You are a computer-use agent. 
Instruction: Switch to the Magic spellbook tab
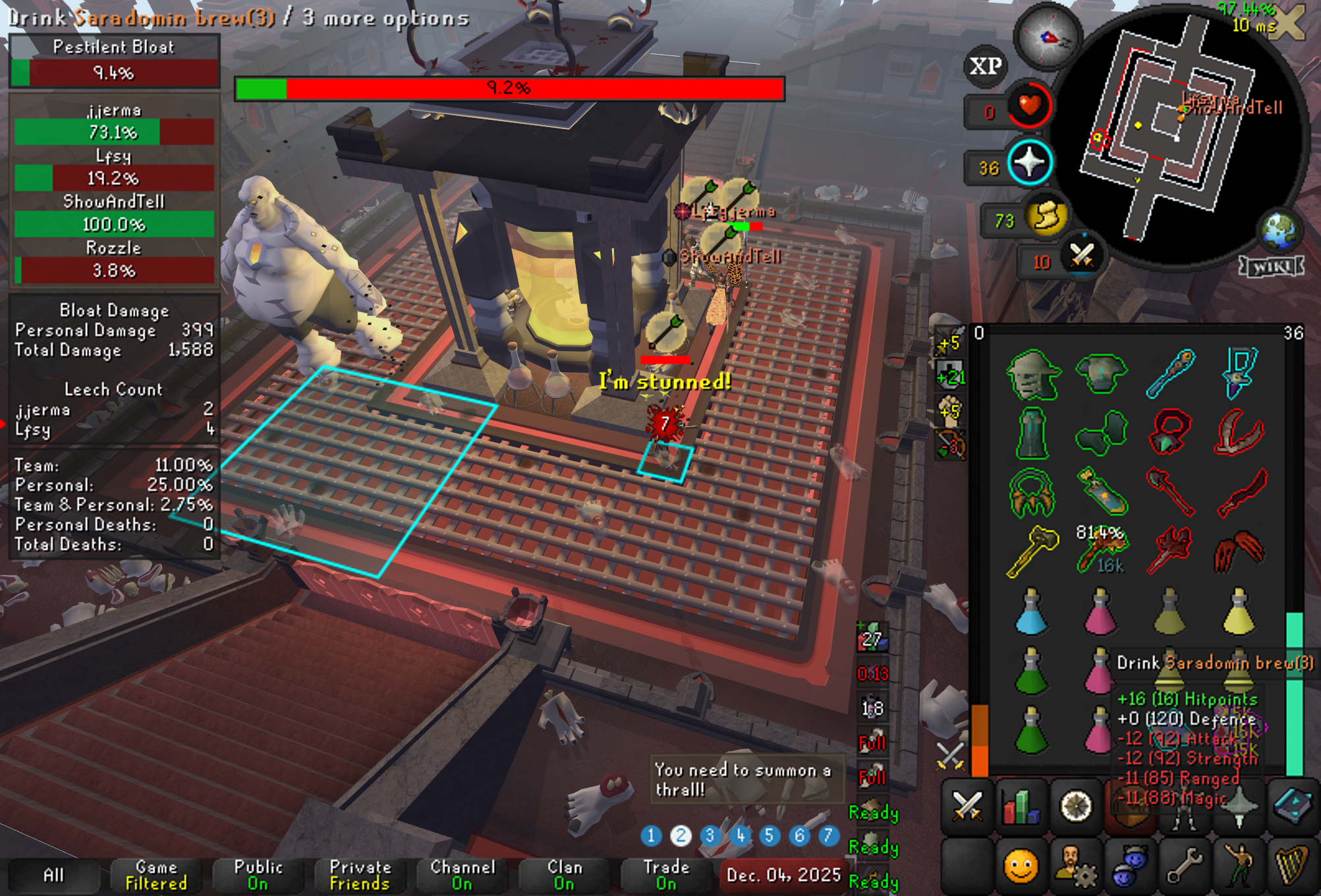[x=1292, y=805]
